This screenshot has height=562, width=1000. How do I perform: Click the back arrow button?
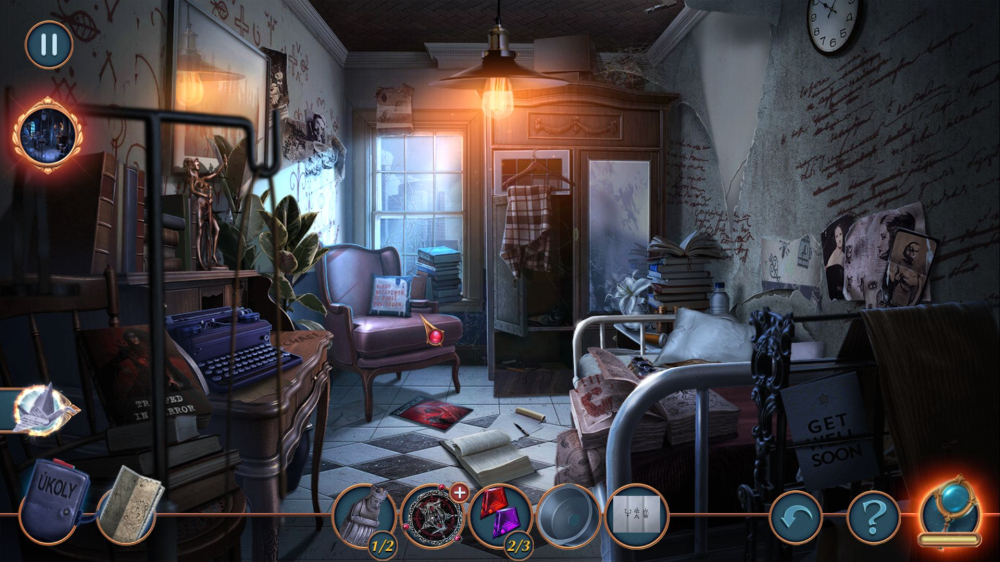796,517
